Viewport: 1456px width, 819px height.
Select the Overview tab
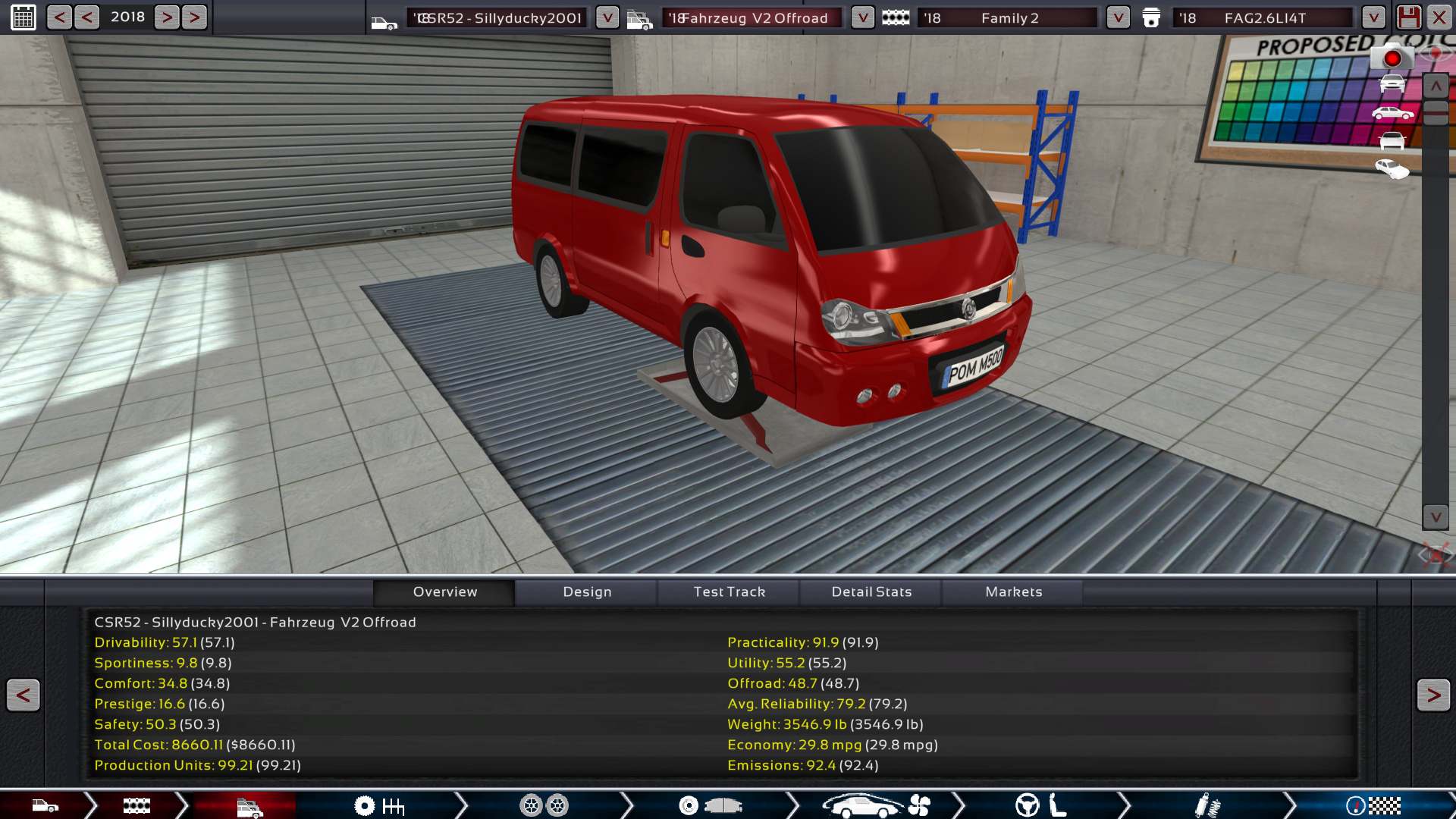[445, 591]
